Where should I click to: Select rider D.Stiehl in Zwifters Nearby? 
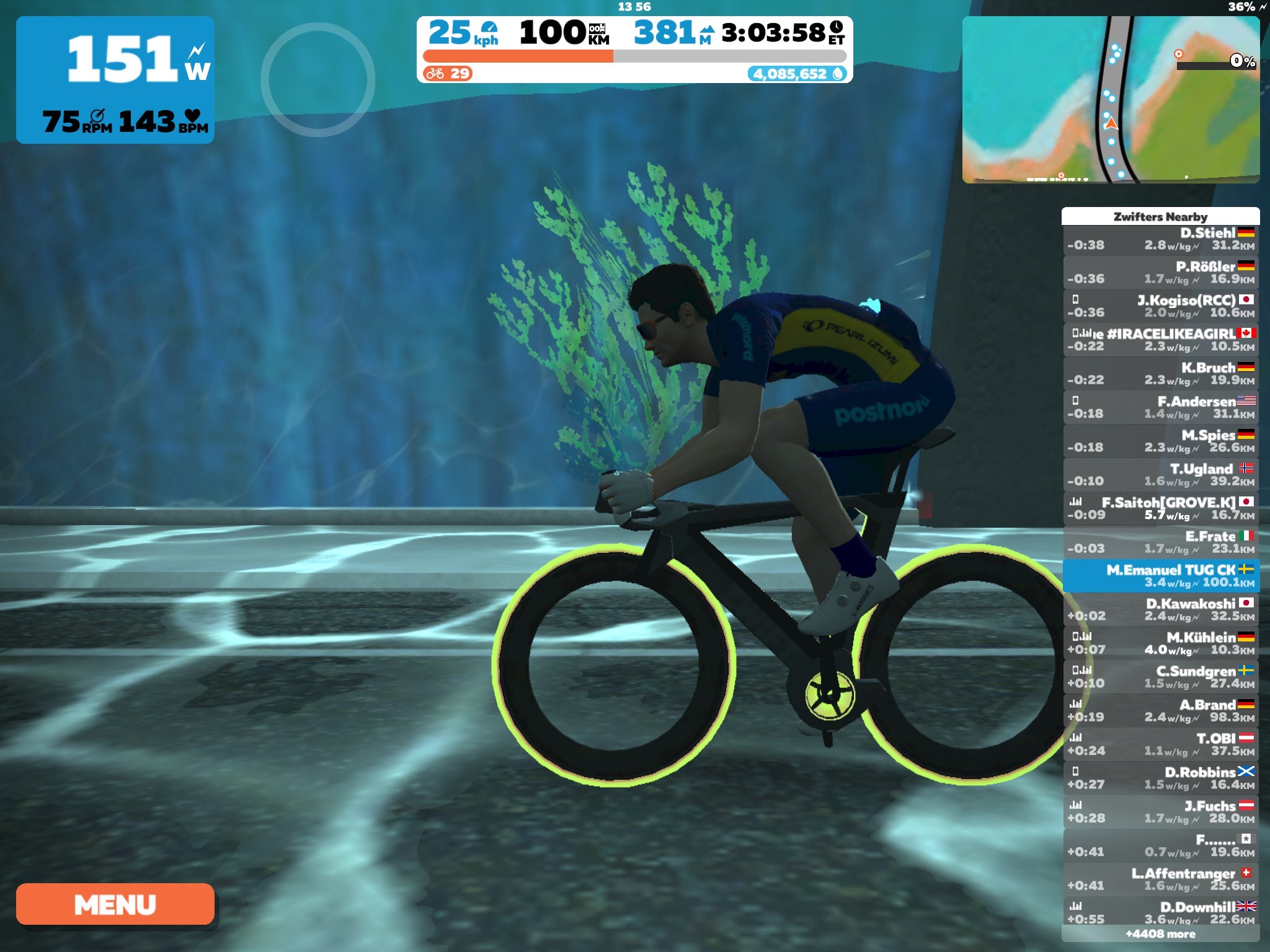[x=1160, y=239]
